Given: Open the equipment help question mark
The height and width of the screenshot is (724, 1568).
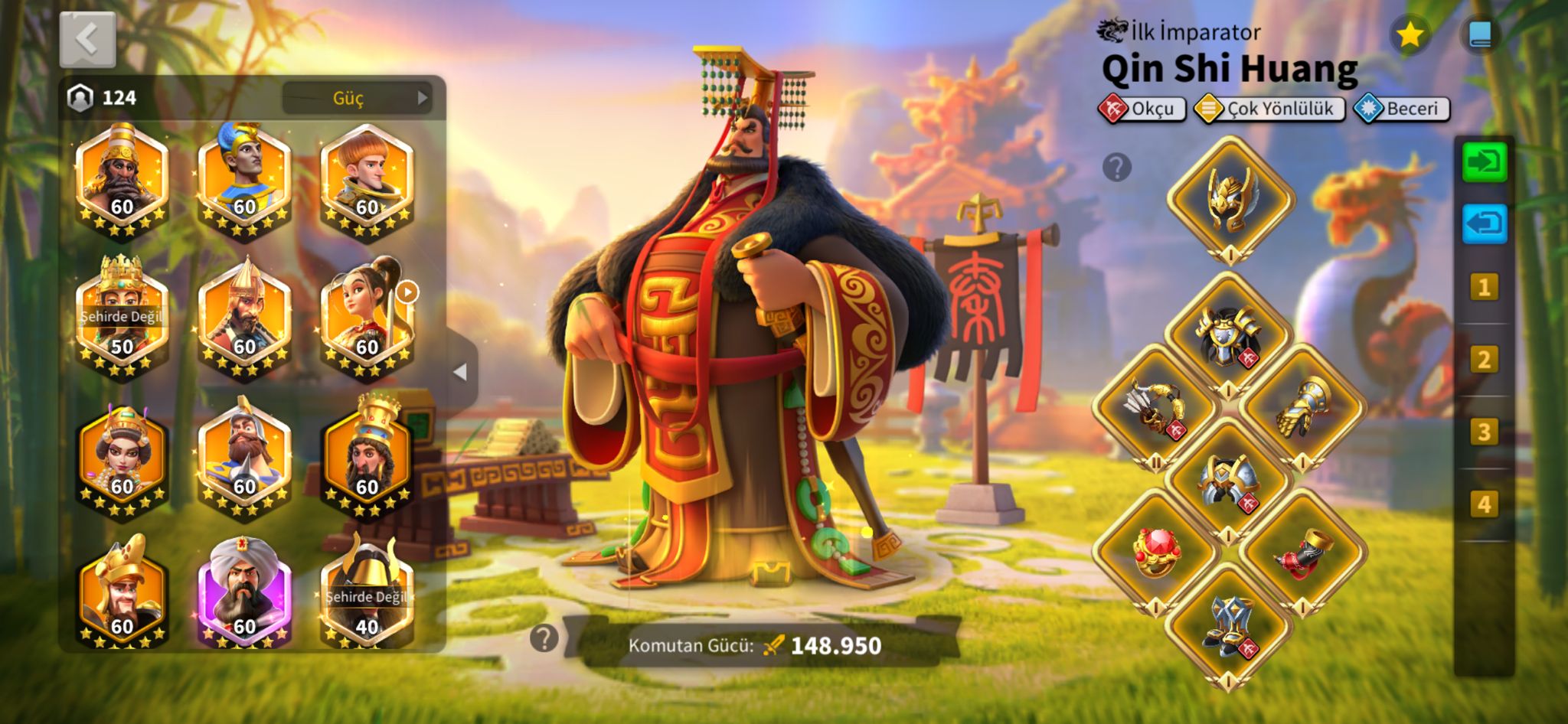Looking at the screenshot, I should [1117, 167].
